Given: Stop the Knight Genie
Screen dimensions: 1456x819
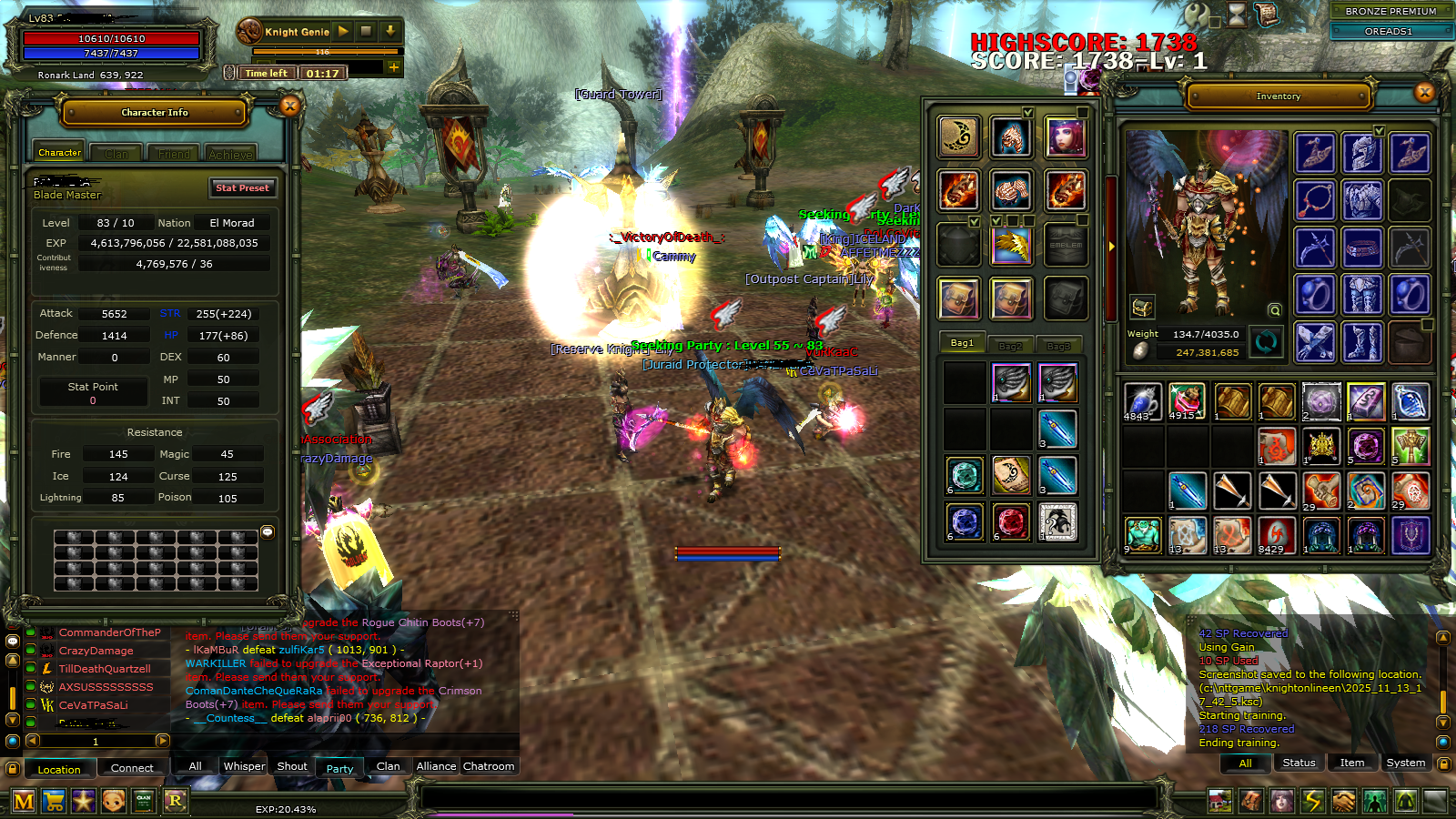Looking at the screenshot, I should point(366,31).
